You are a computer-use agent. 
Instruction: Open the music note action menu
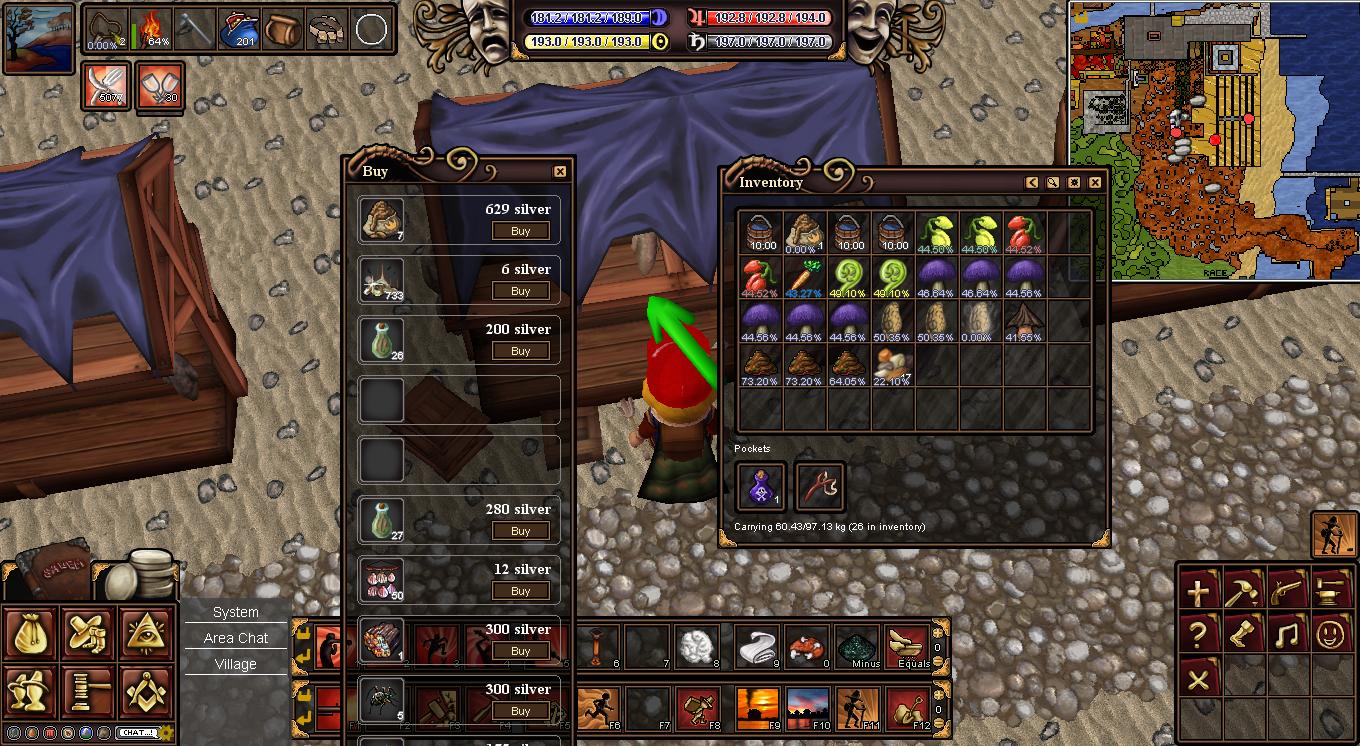(1286, 634)
